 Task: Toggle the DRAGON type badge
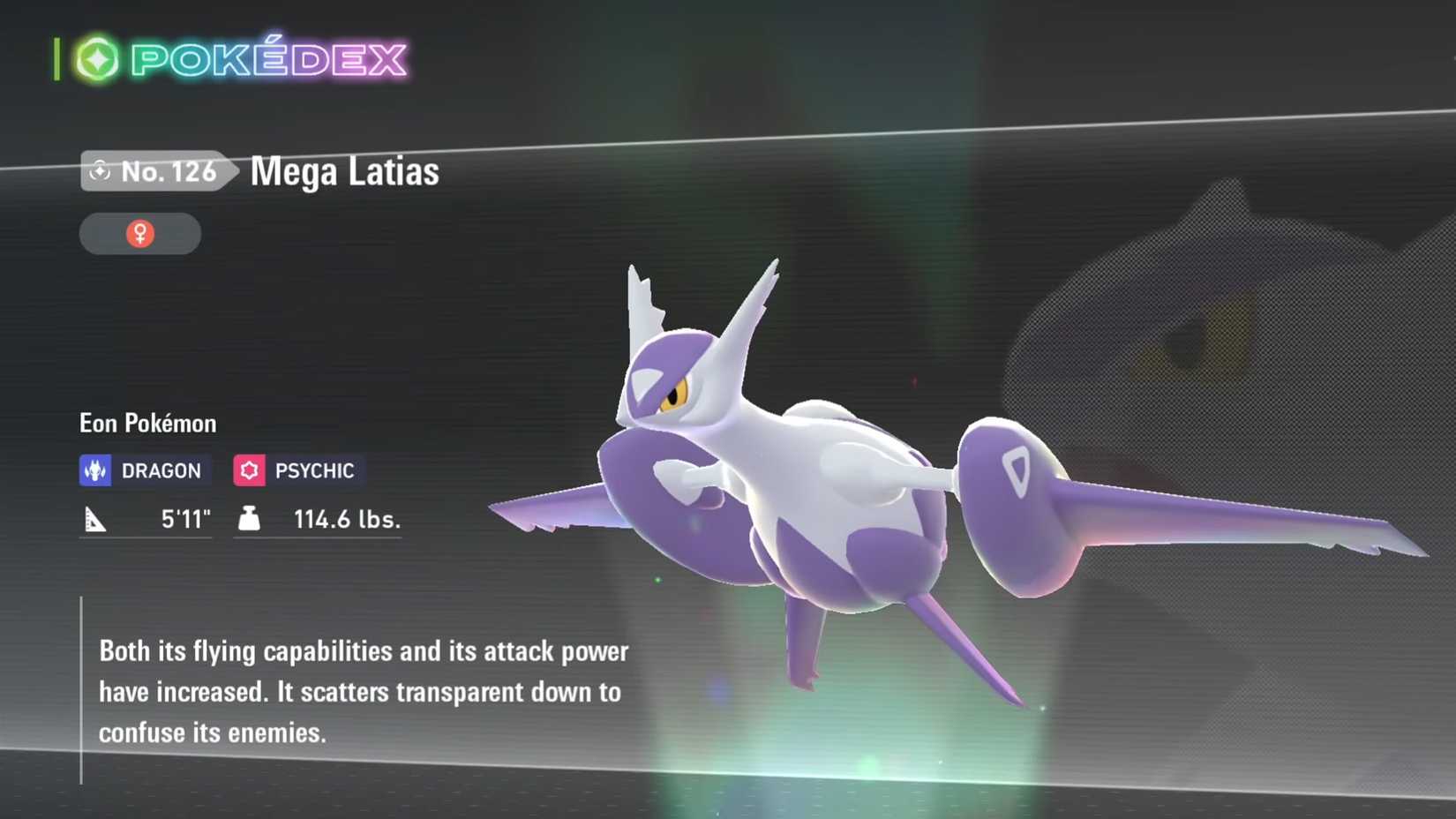pos(144,470)
